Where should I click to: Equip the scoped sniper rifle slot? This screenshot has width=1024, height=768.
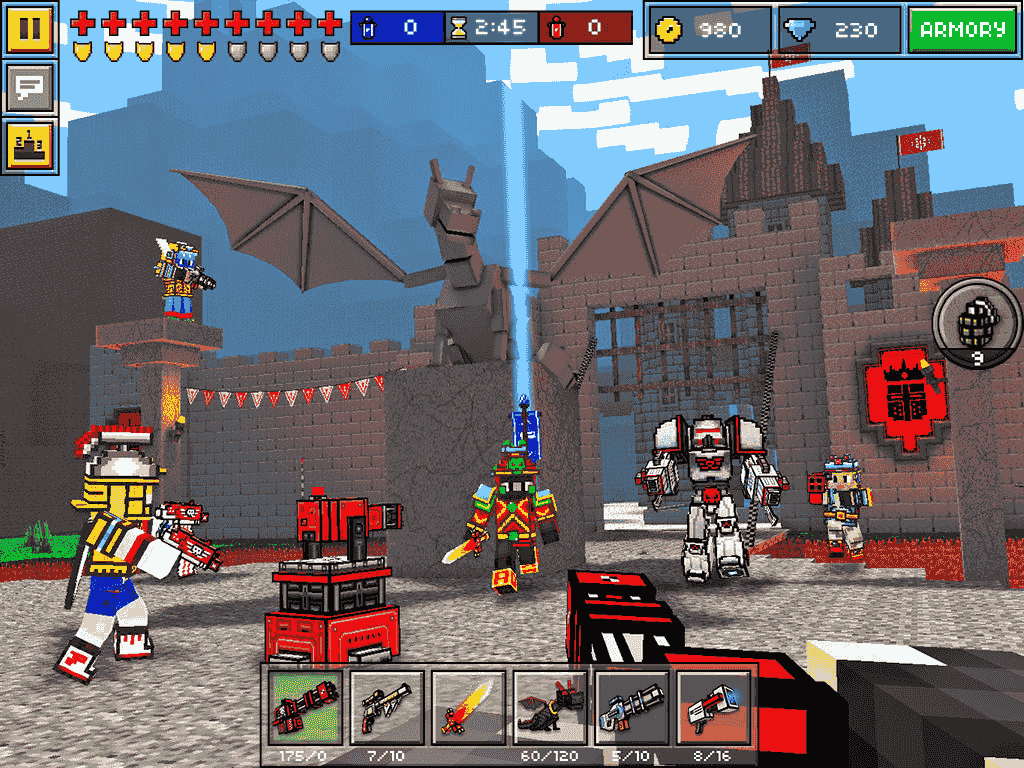coord(387,707)
